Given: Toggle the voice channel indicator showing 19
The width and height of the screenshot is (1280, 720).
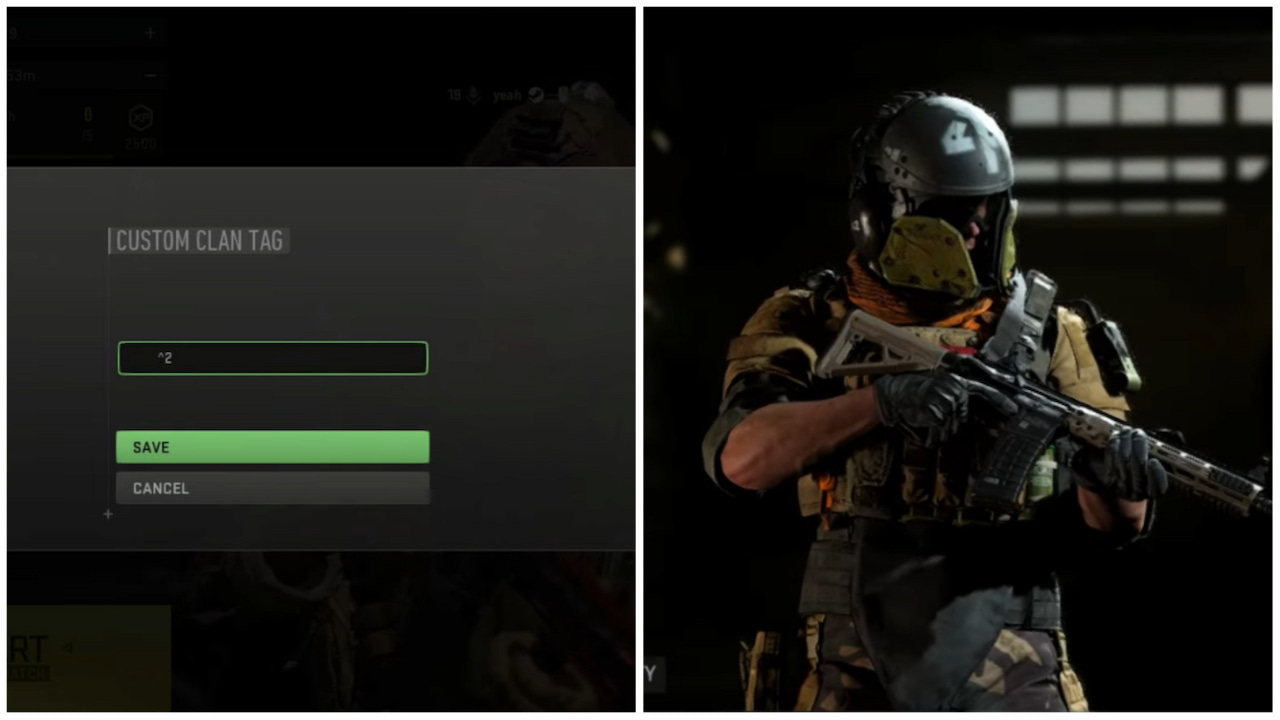Looking at the screenshot, I should [455, 94].
